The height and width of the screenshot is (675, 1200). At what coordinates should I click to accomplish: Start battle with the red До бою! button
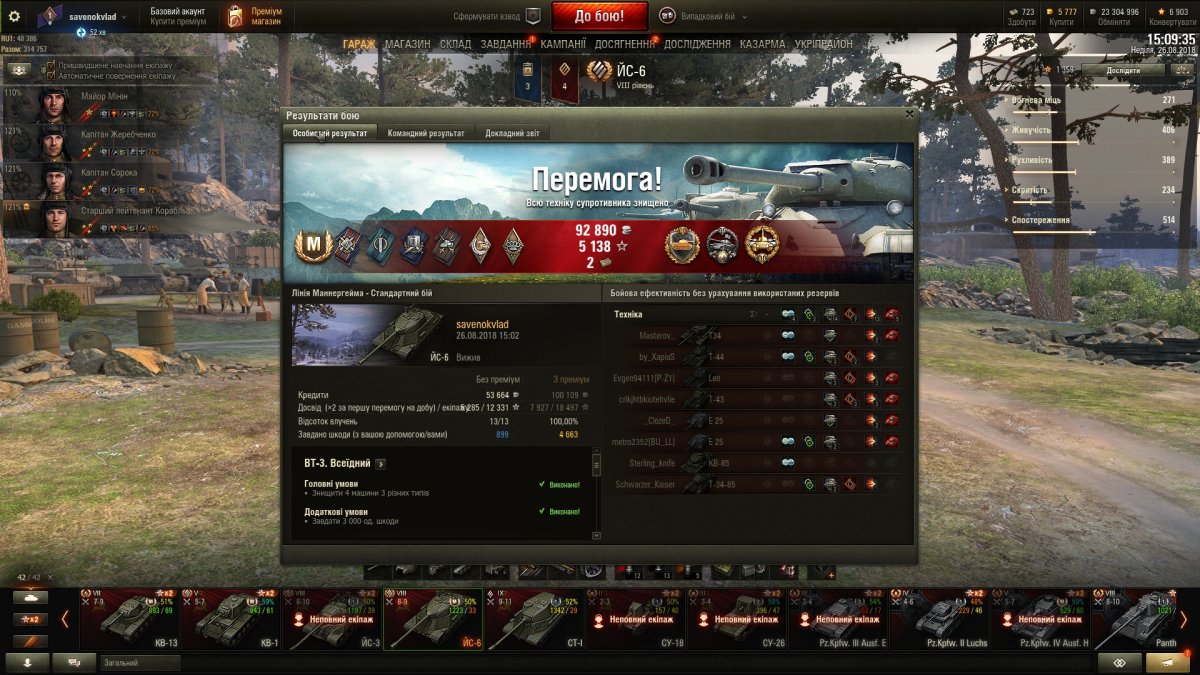599,15
